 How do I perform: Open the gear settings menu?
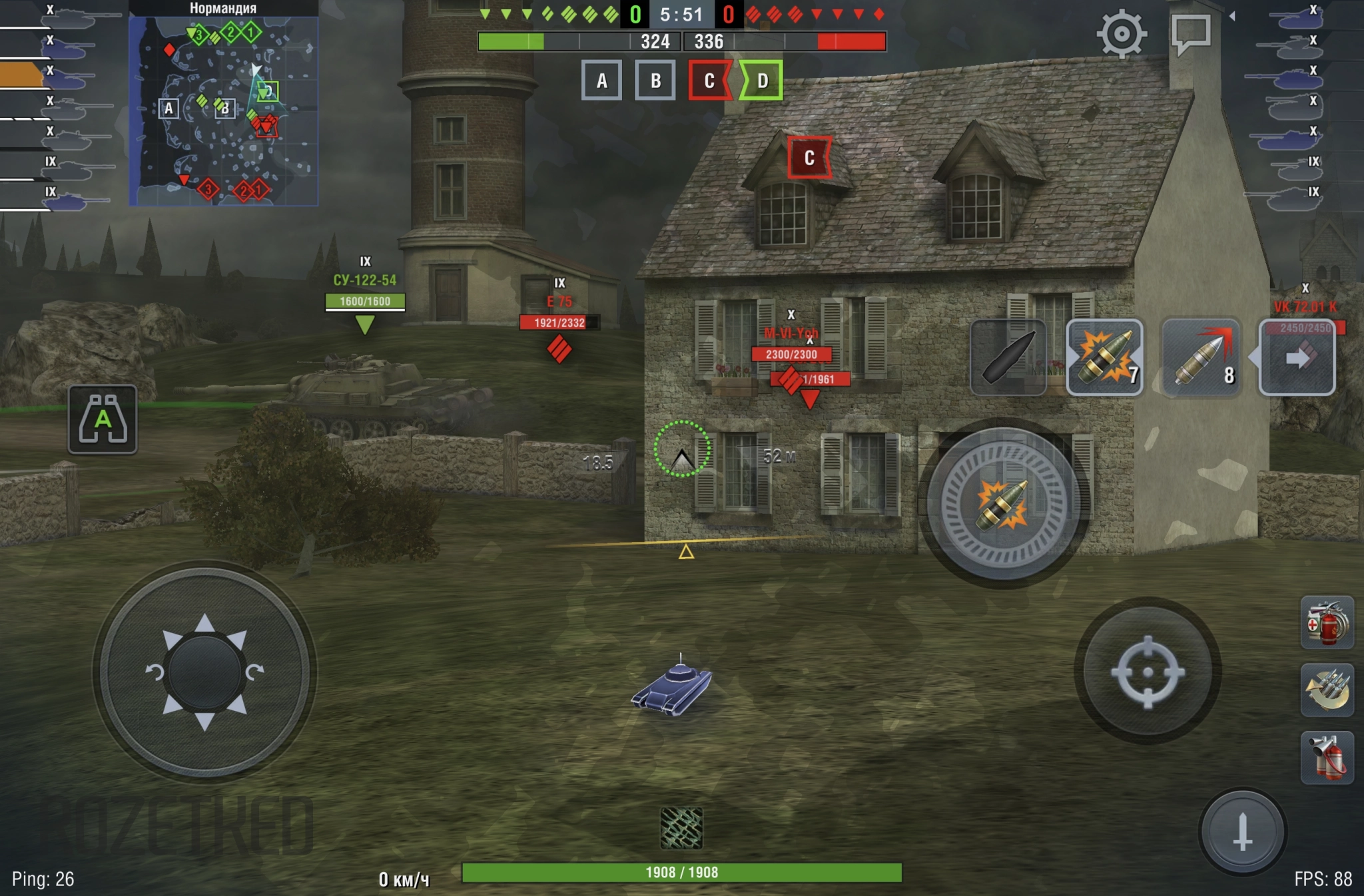pos(1122,33)
